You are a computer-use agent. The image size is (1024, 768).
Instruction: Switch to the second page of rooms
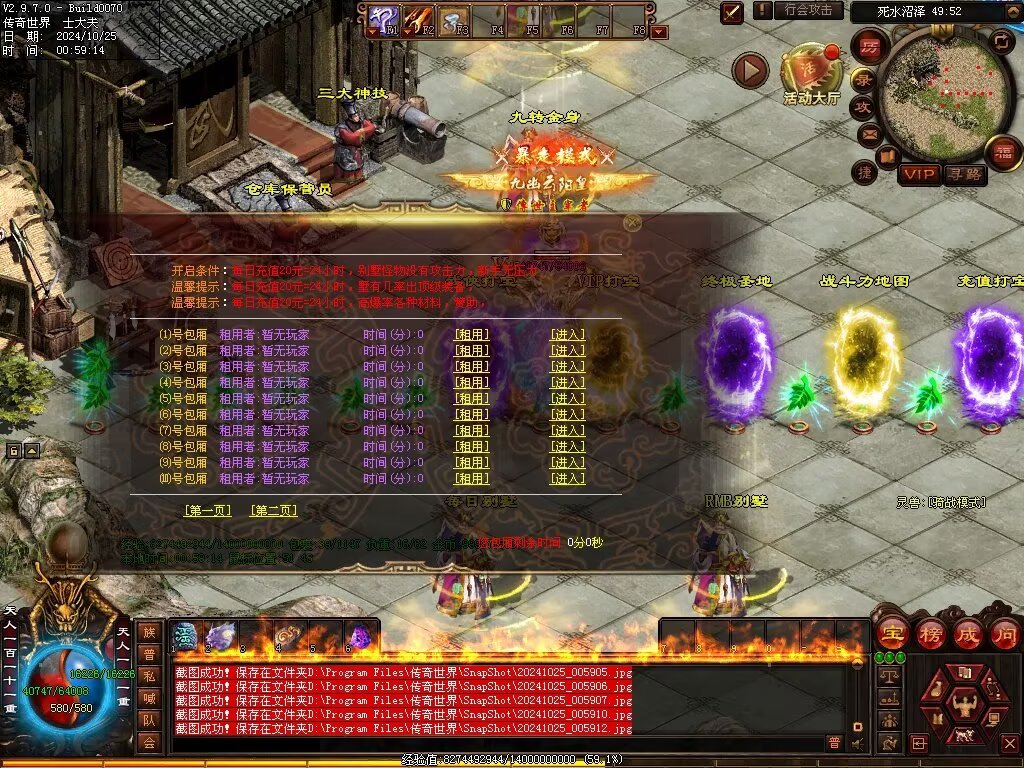pos(273,511)
